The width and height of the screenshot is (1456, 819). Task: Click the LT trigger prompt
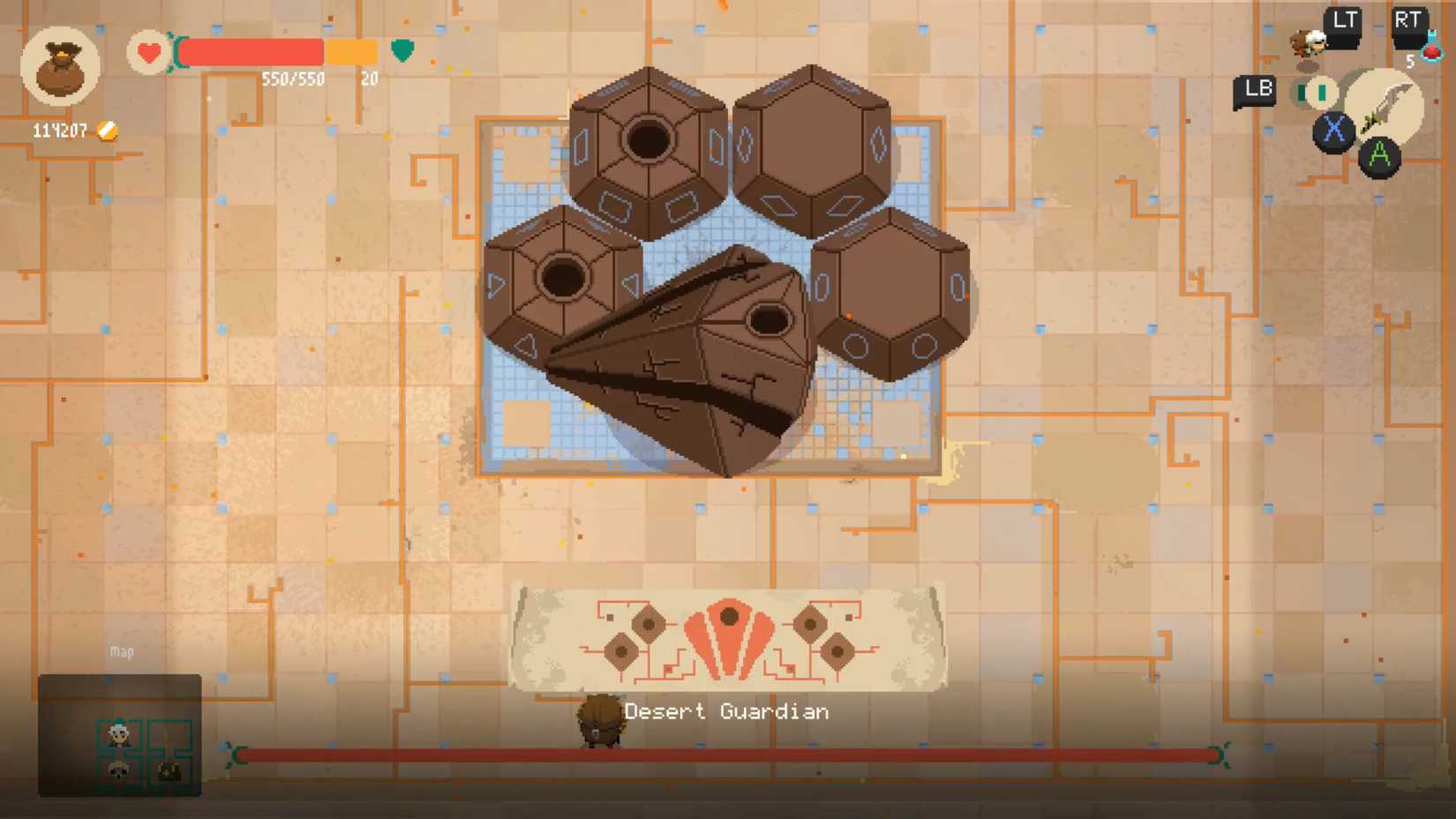(x=1343, y=19)
